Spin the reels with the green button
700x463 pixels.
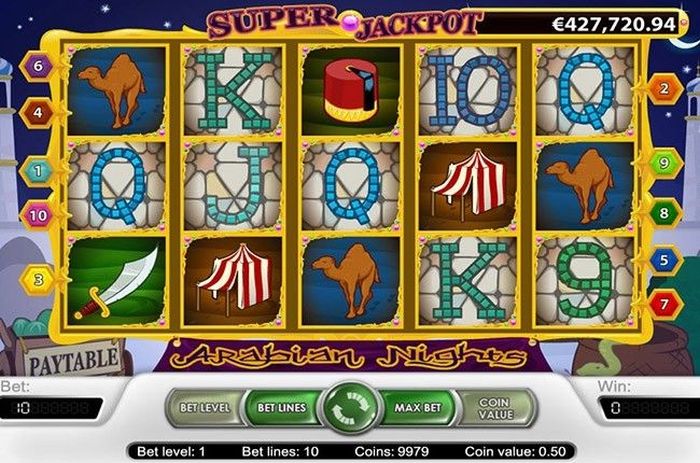[x=350, y=409]
